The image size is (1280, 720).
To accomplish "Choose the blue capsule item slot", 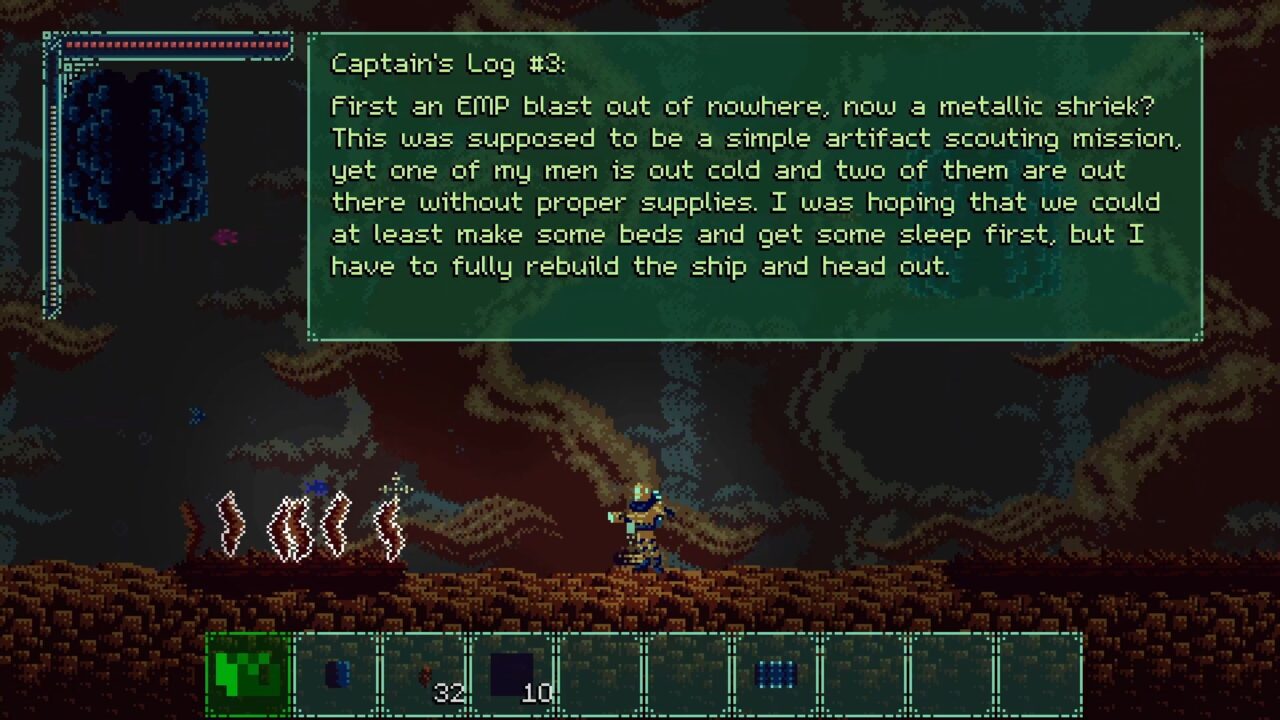I will (x=337, y=675).
